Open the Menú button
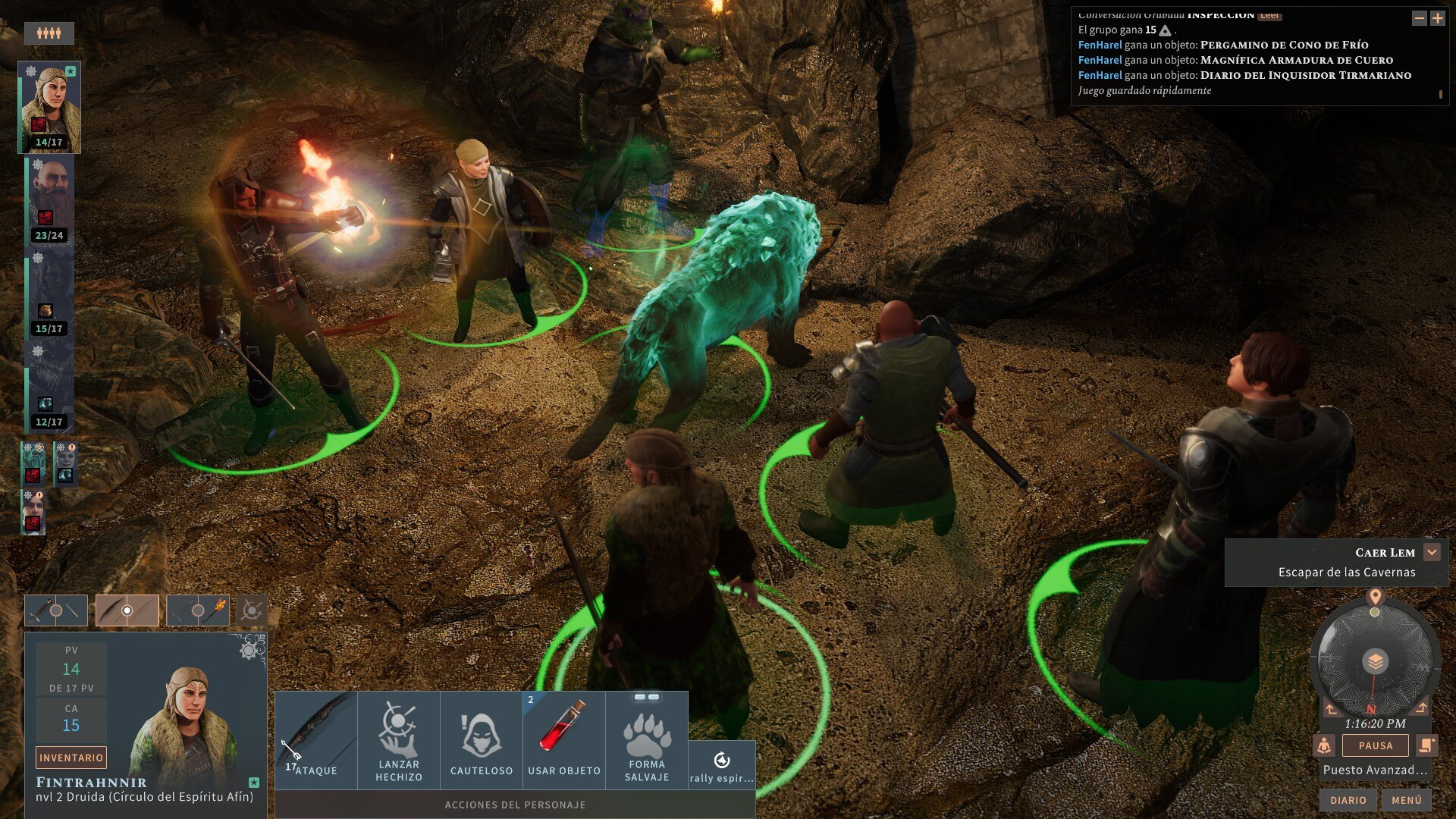This screenshot has height=819, width=1456. 1406,800
